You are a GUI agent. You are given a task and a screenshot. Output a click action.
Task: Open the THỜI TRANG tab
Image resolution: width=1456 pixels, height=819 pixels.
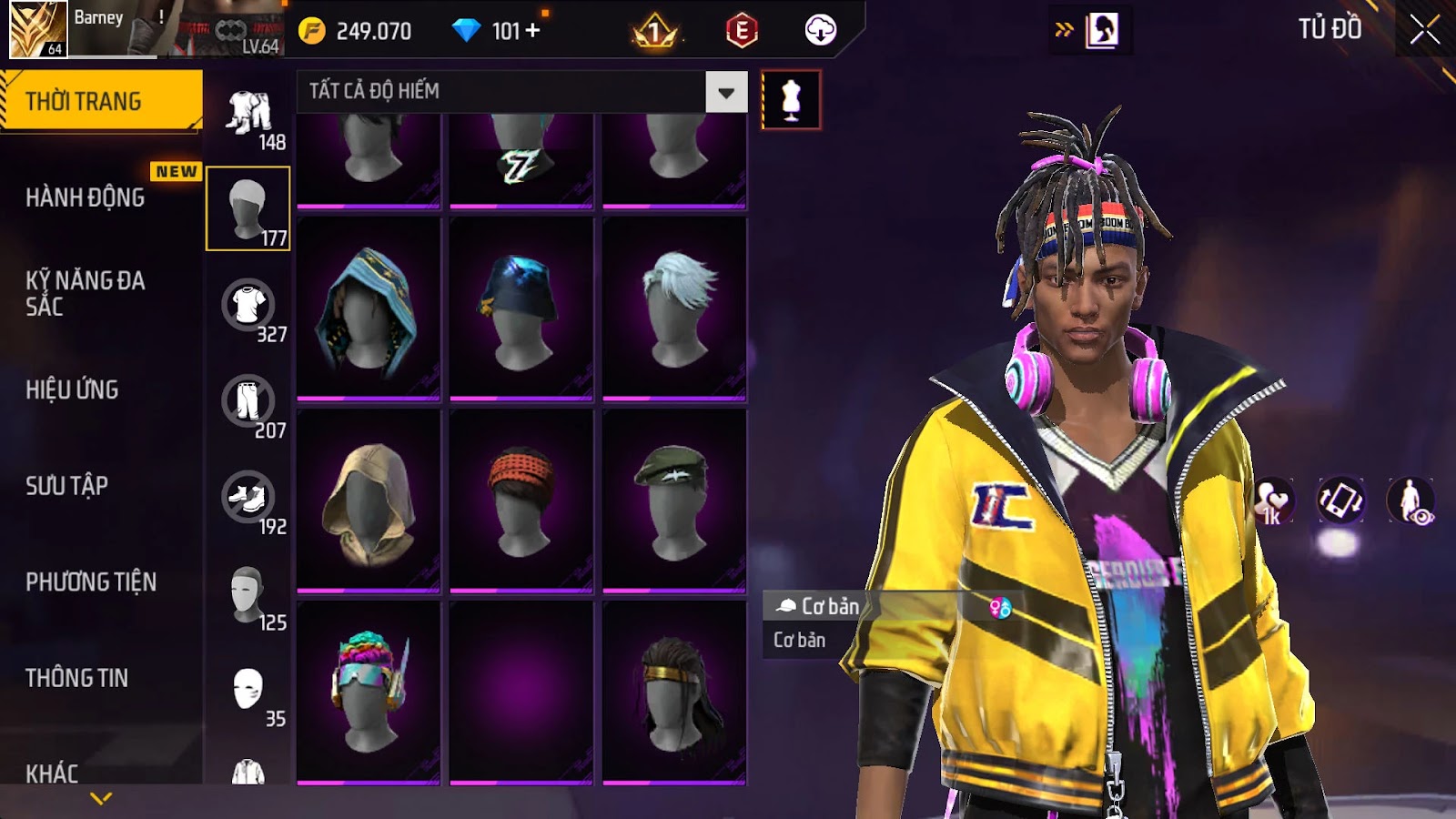coord(100,100)
